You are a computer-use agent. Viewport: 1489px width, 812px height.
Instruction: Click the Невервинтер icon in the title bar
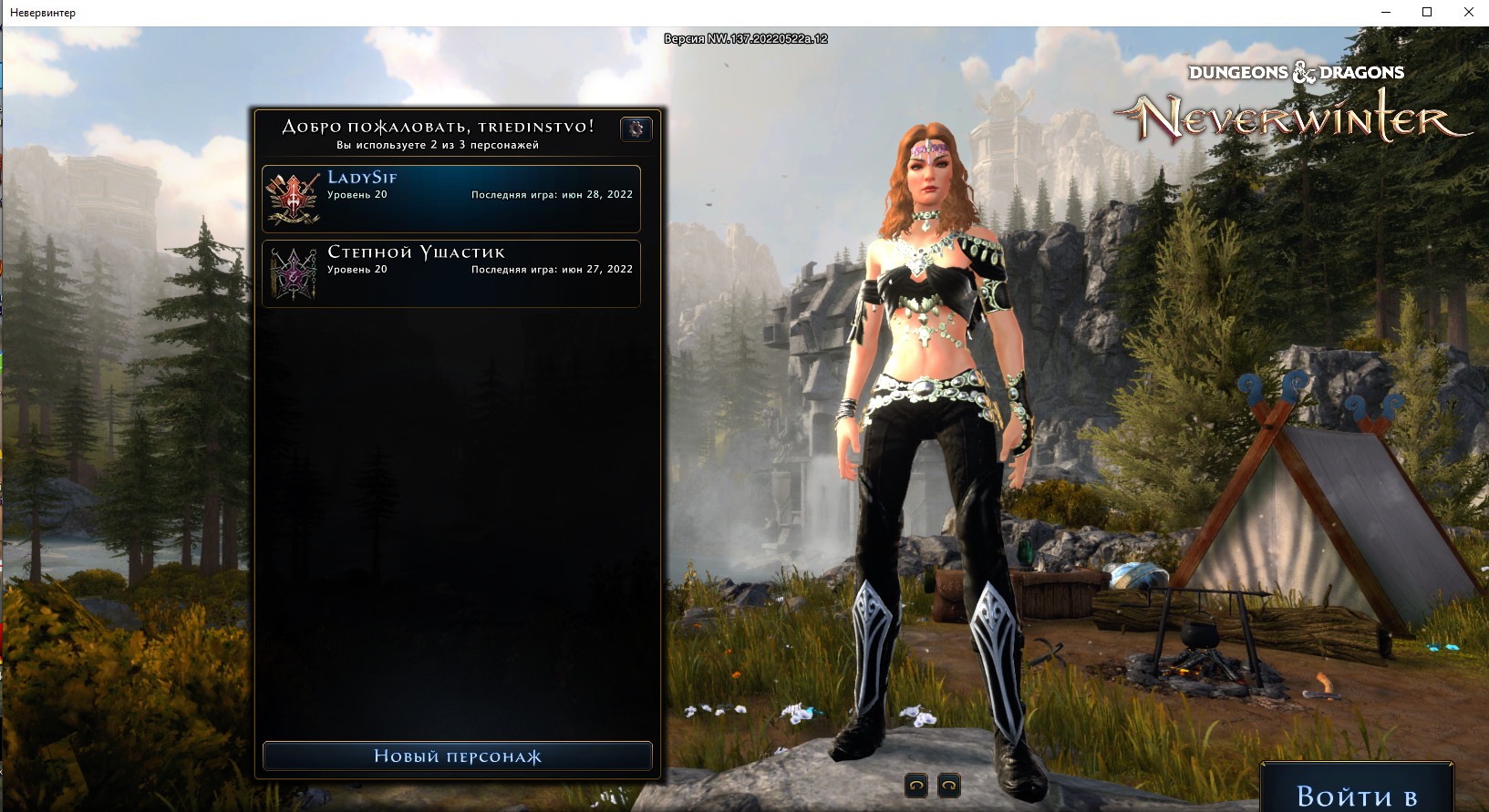[9, 12]
